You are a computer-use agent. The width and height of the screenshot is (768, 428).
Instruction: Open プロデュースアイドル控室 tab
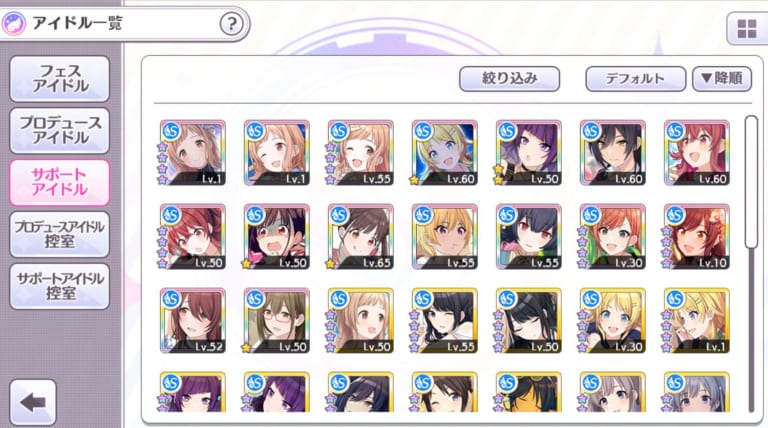pyautogui.click(x=59, y=234)
